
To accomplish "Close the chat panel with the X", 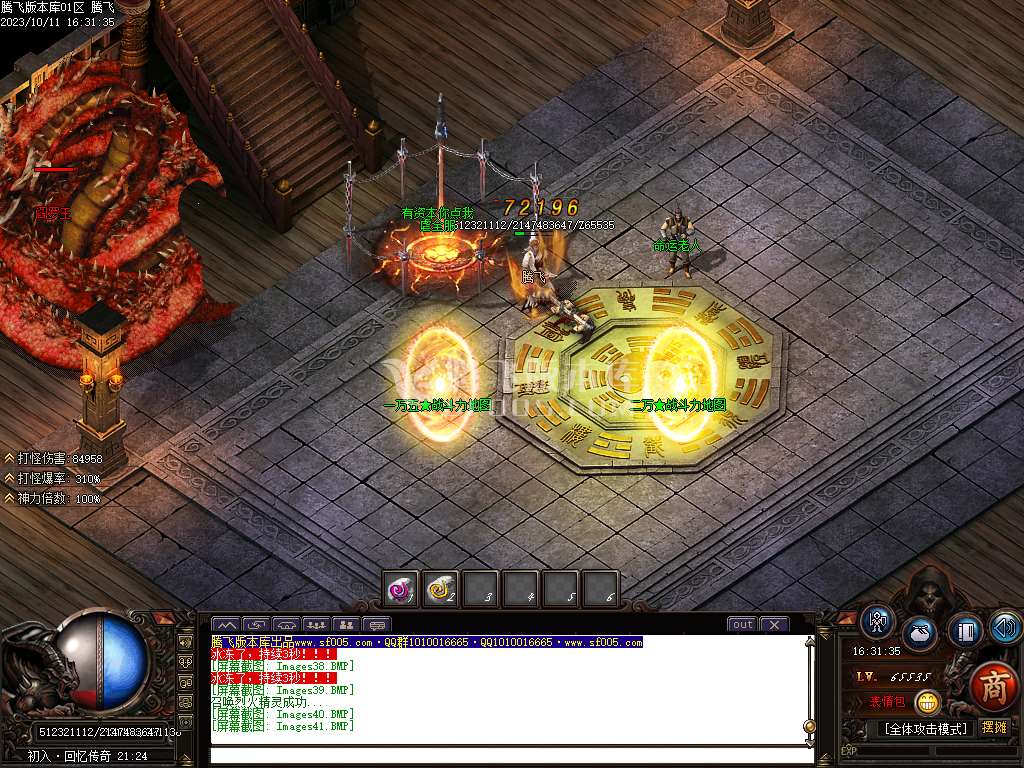I will pyautogui.click(x=774, y=625).
